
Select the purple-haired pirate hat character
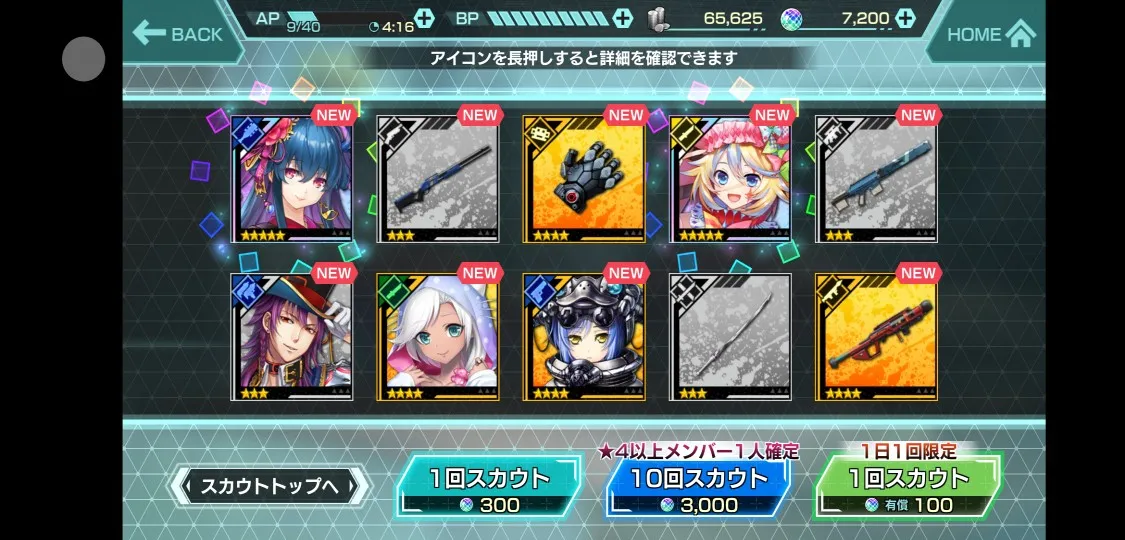291,337
